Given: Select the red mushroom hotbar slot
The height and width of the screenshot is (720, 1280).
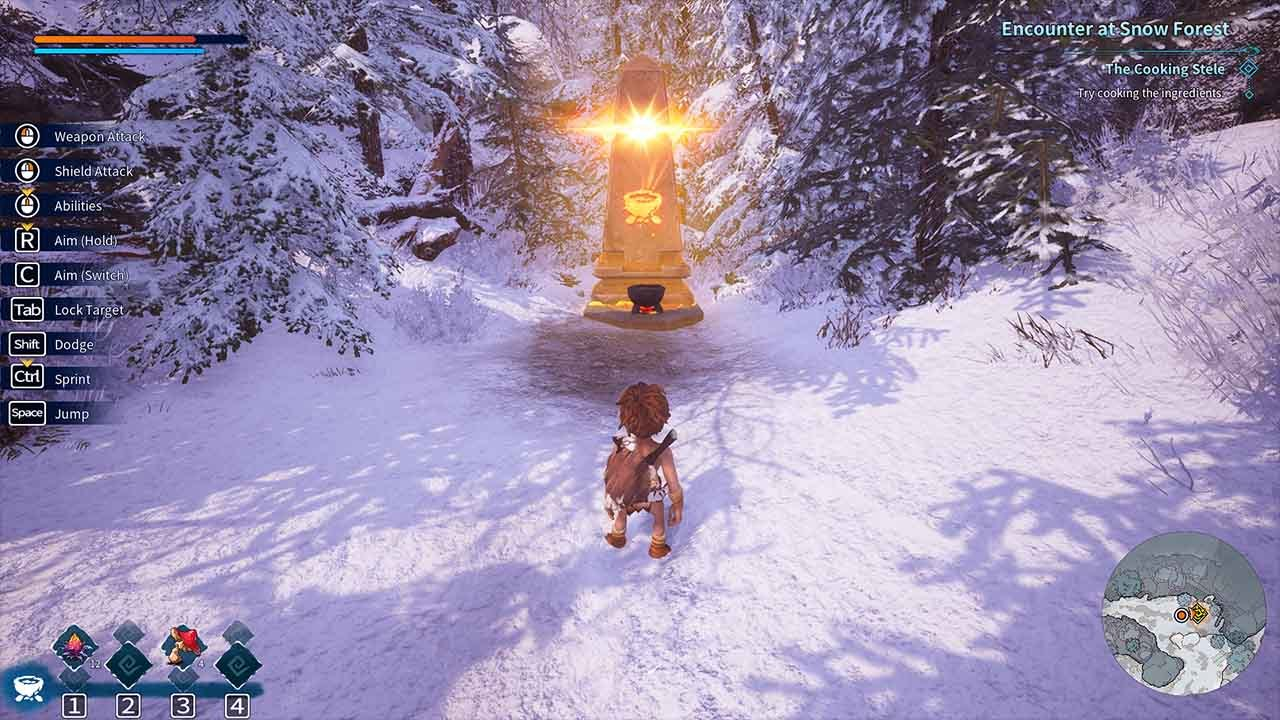Looking at the screenshot, I should 183,645.
